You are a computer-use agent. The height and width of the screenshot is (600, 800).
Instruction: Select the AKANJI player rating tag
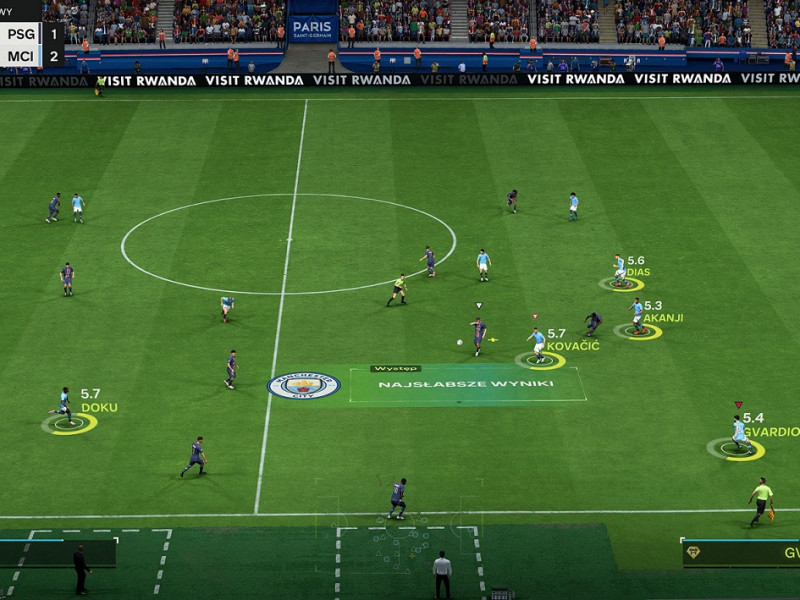661,312
